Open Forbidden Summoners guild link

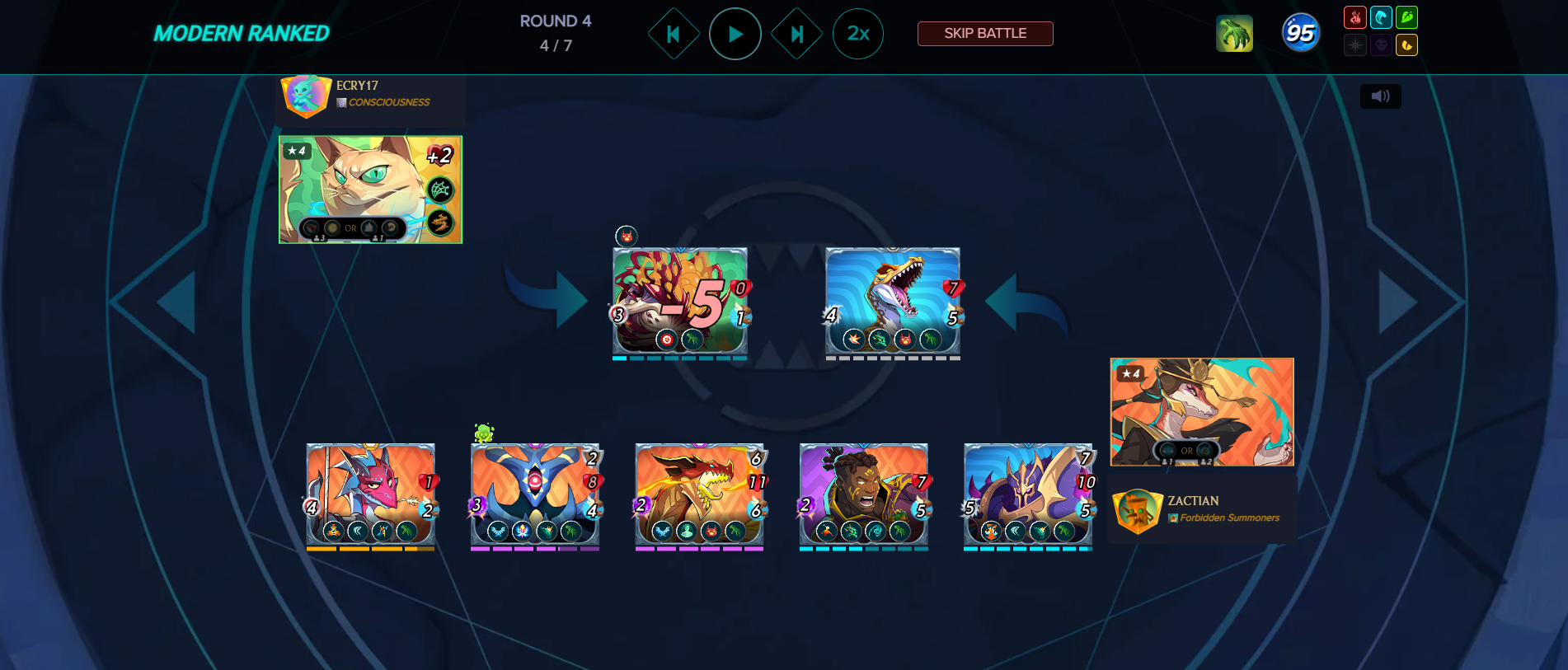coord(1228,518)
